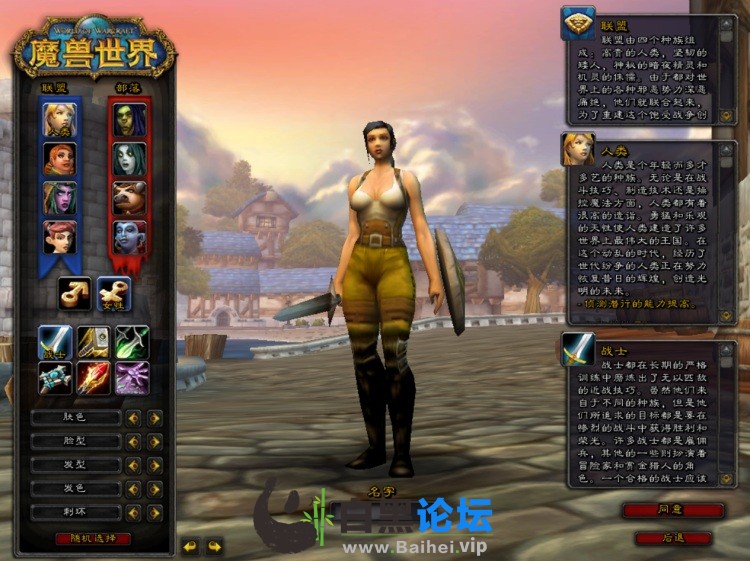Change hair style (发型) to previous option
The image size is (750, 561).
[132, 465]
